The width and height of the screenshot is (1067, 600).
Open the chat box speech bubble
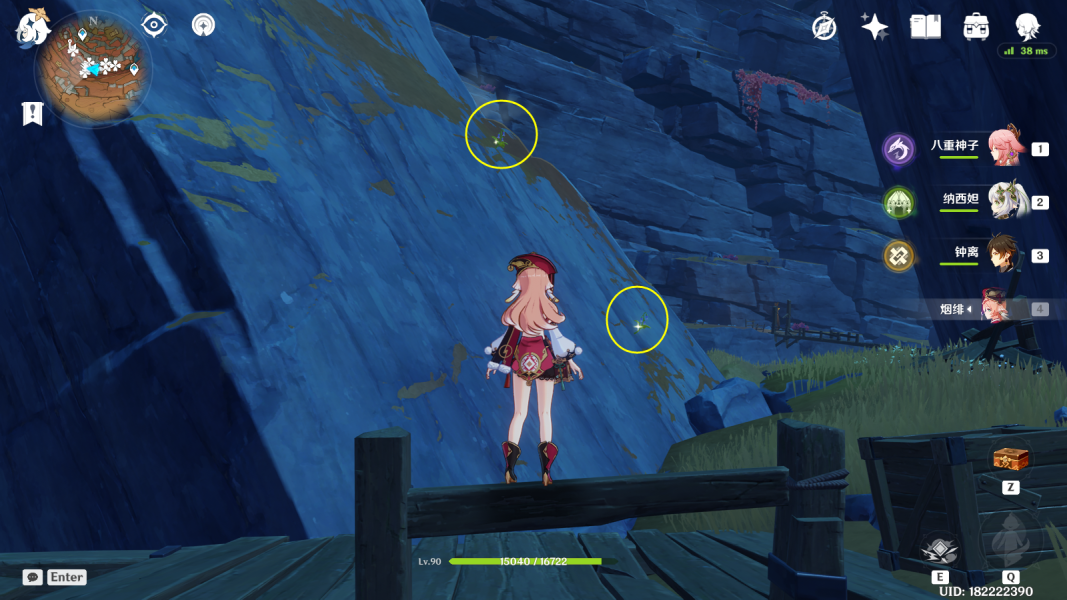click(x=33, y=577)
